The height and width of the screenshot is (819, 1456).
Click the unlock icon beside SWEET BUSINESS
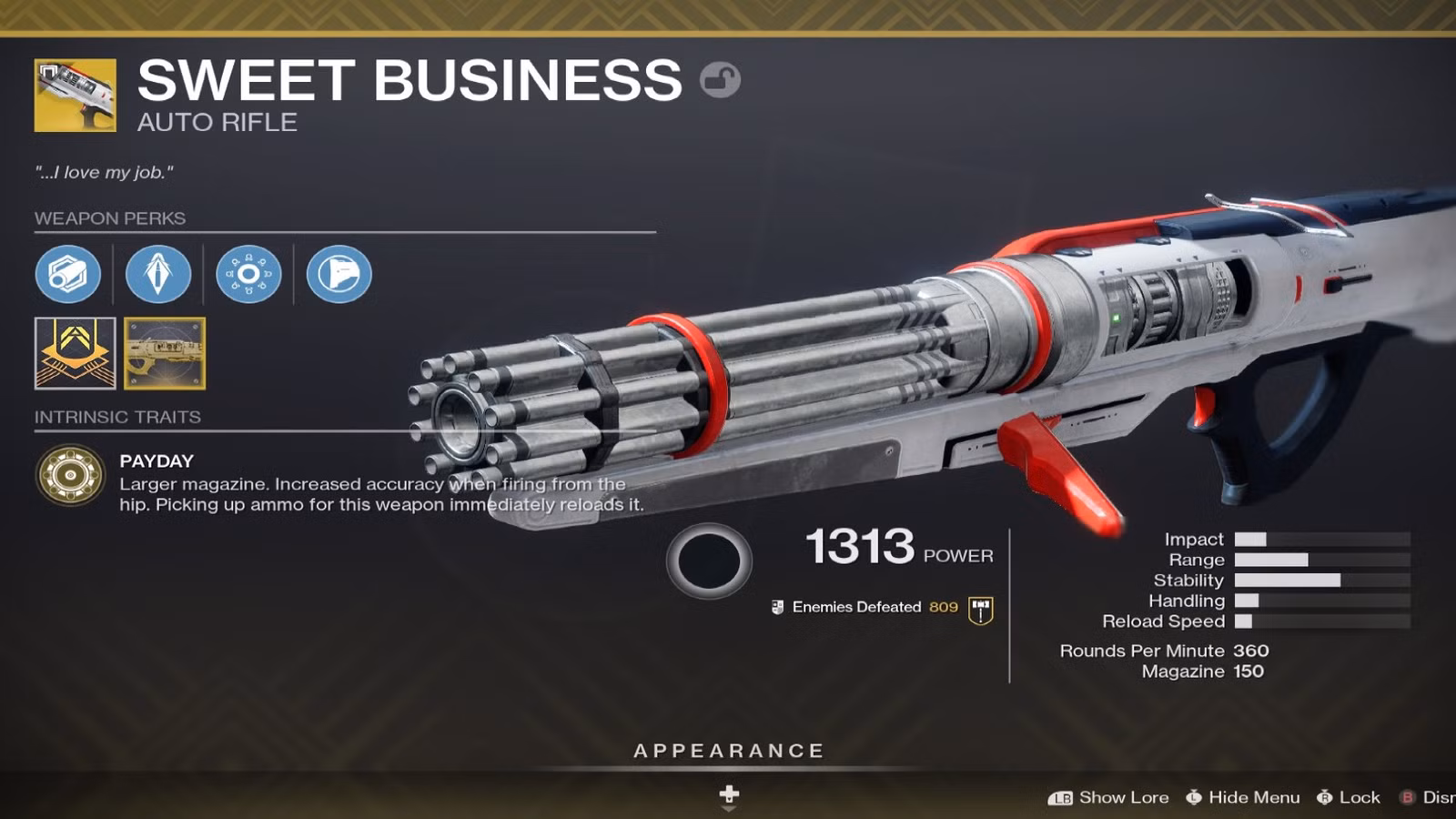[720, 81]
